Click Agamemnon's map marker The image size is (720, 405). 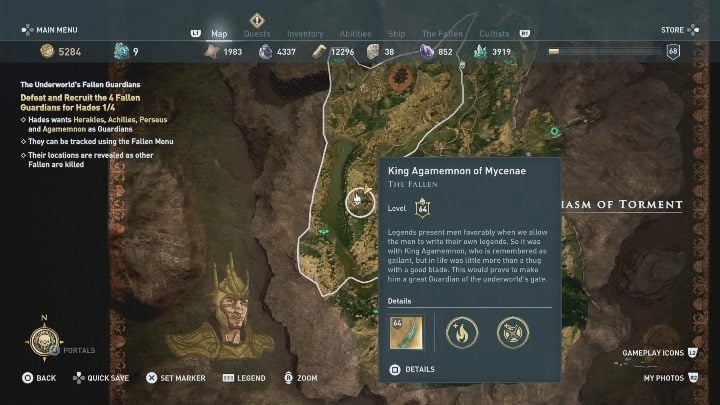358,203
